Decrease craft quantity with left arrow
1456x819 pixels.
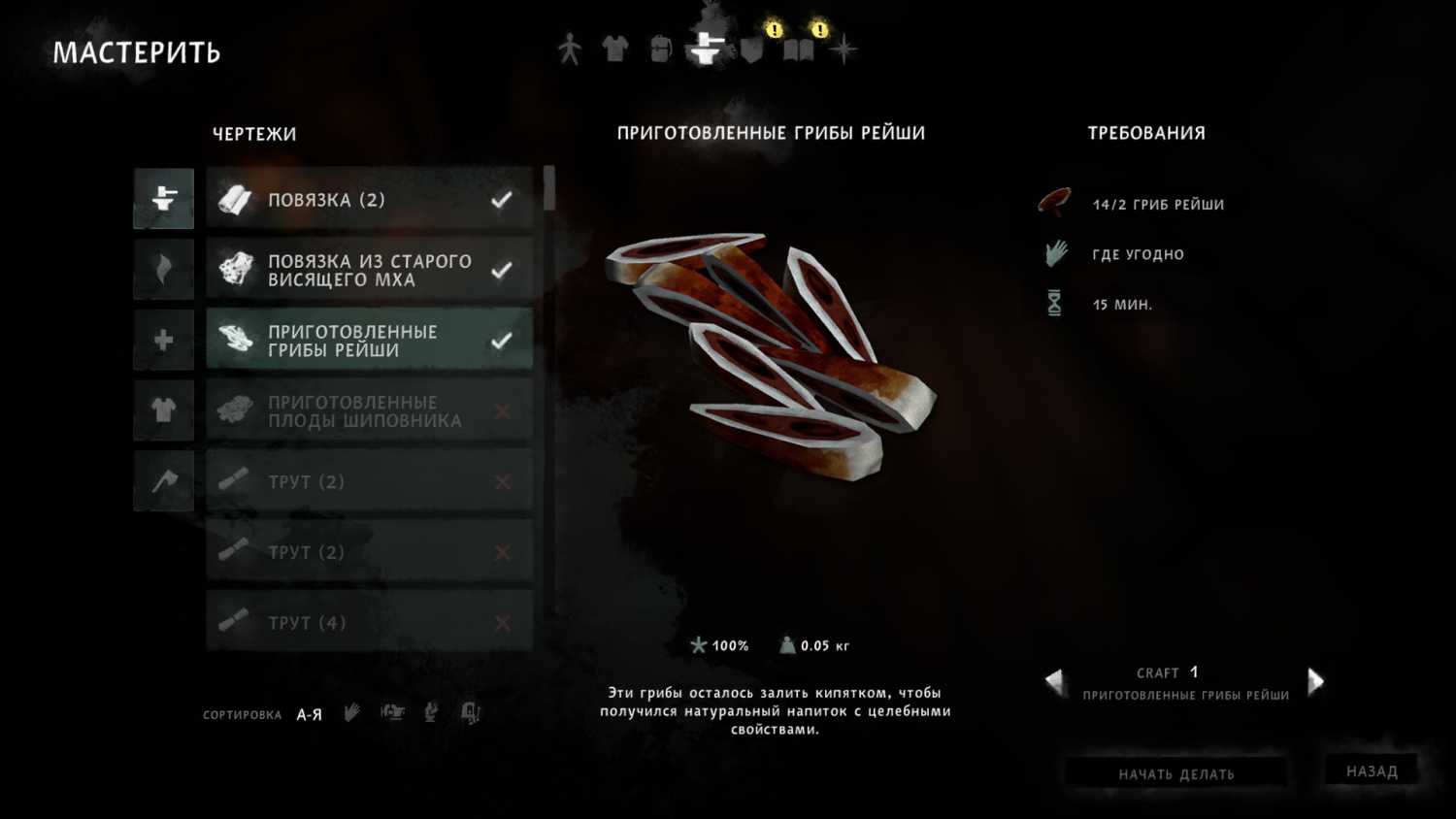(1055, 681)
